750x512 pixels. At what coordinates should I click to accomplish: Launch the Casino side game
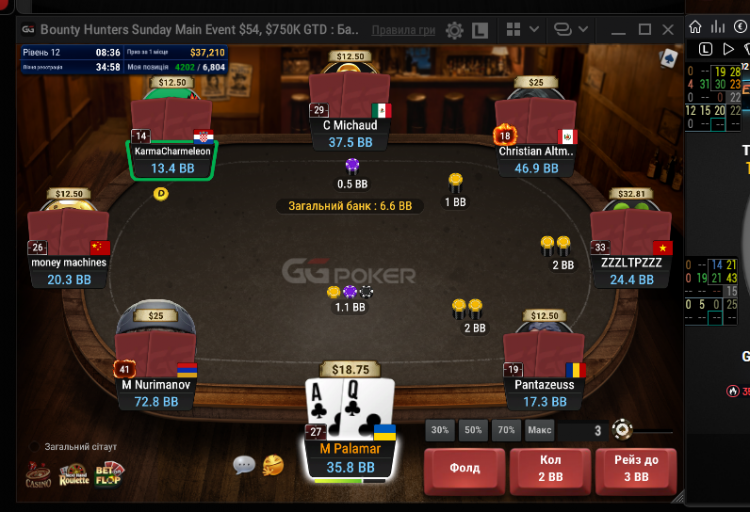[x=38, y=474]
